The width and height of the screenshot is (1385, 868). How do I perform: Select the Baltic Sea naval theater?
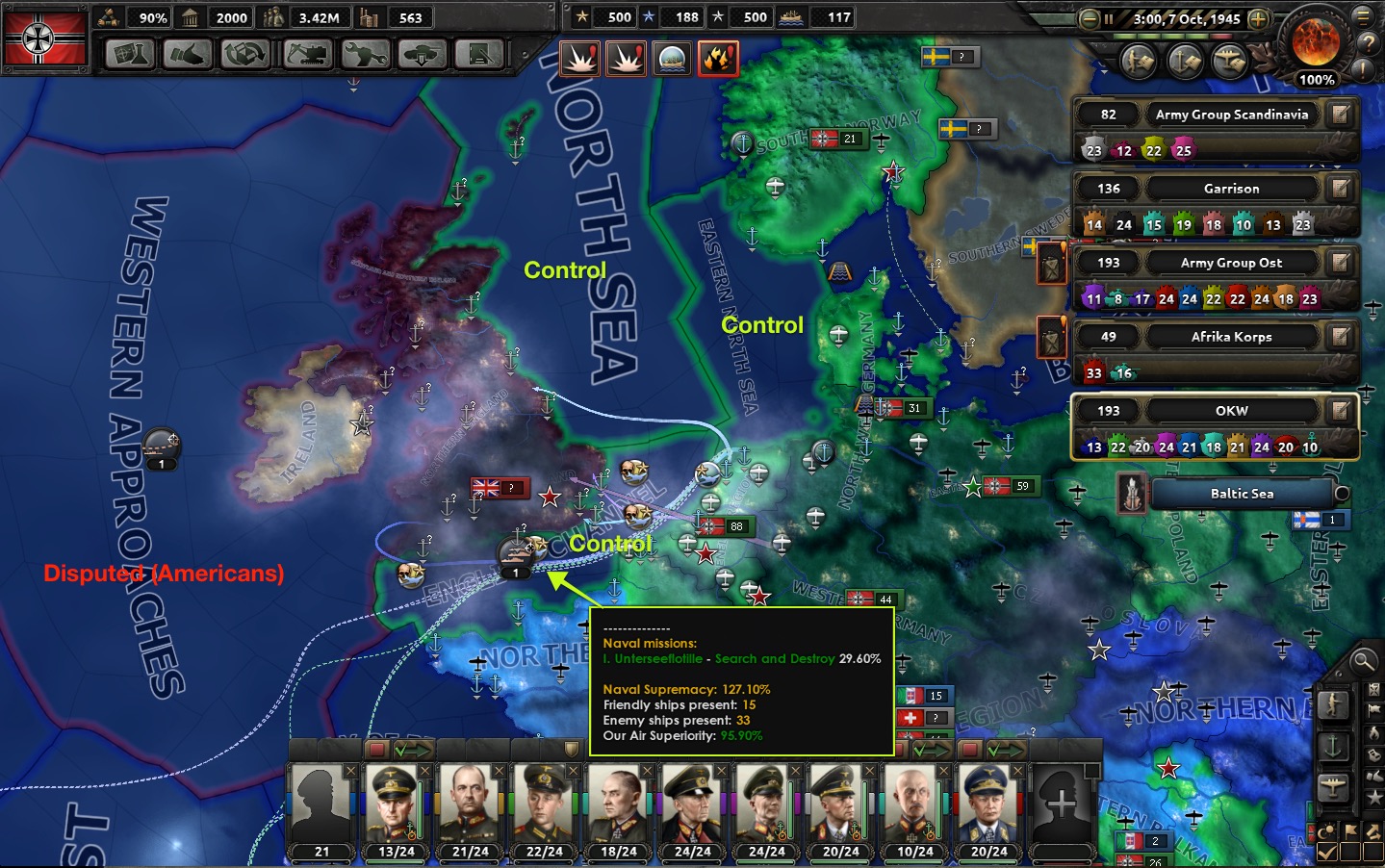[1242, 494]
